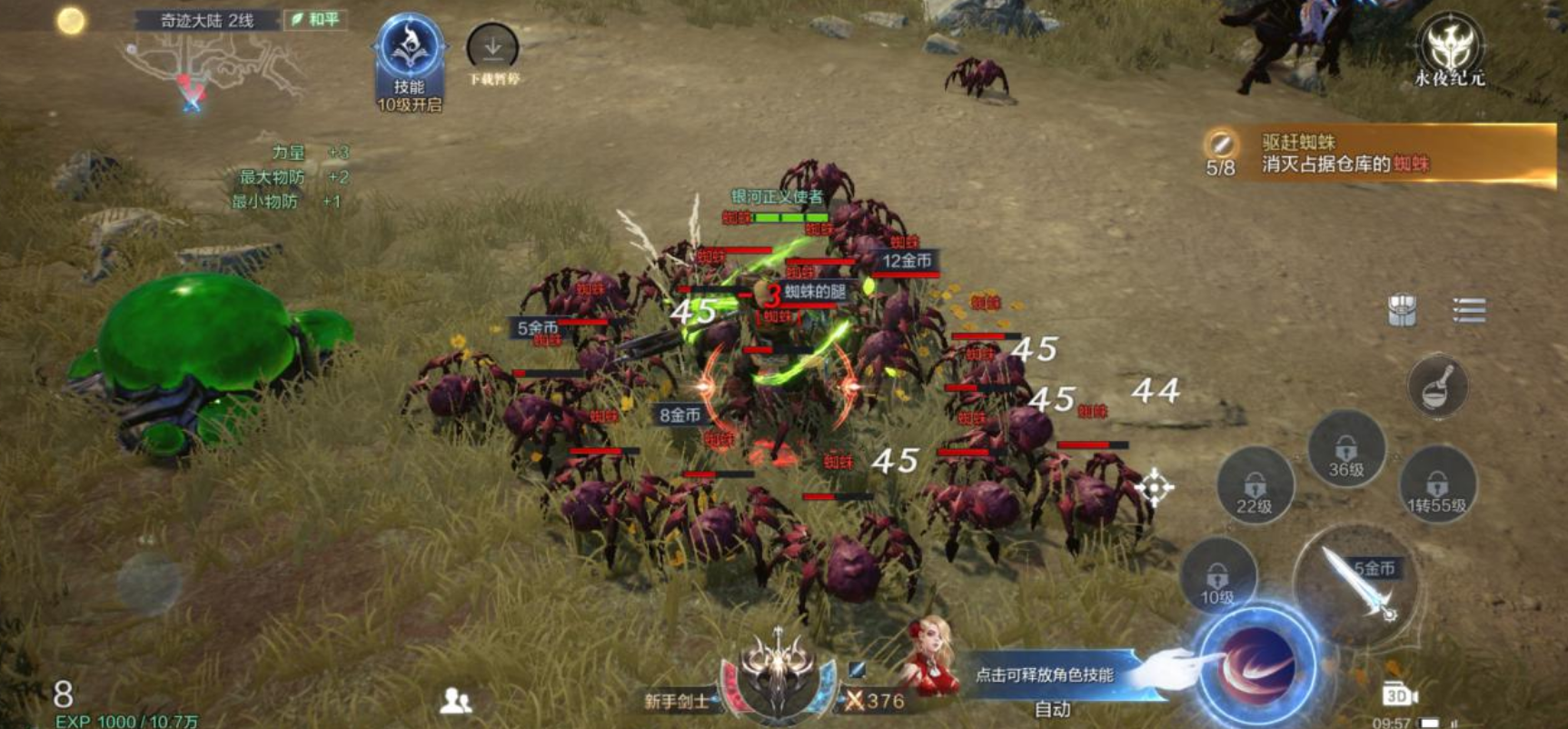Screen dimensions: 1568x729
Task: Open the 新手剑士 character emblem
Action: (778, 677)
